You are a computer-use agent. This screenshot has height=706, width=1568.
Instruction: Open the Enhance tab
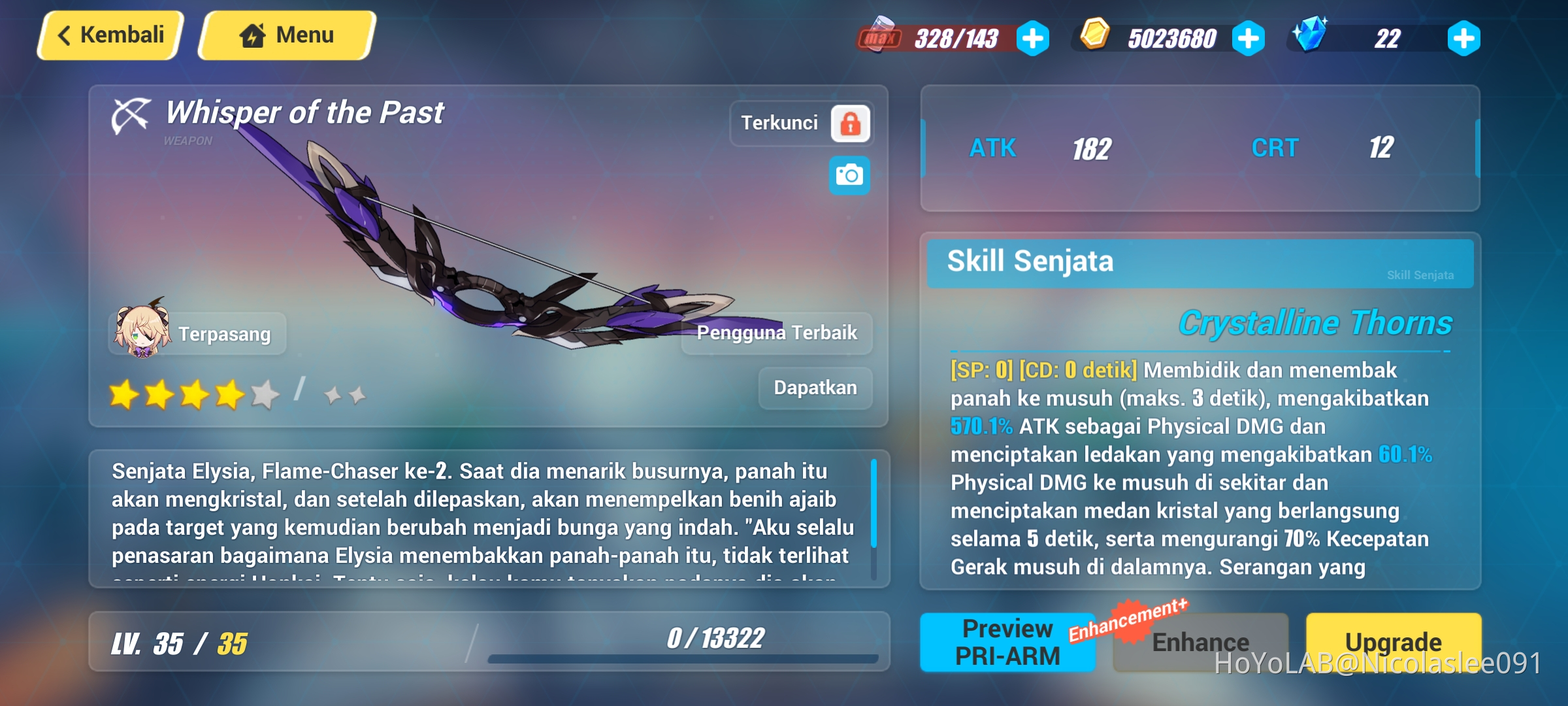tap(1201, 643)
